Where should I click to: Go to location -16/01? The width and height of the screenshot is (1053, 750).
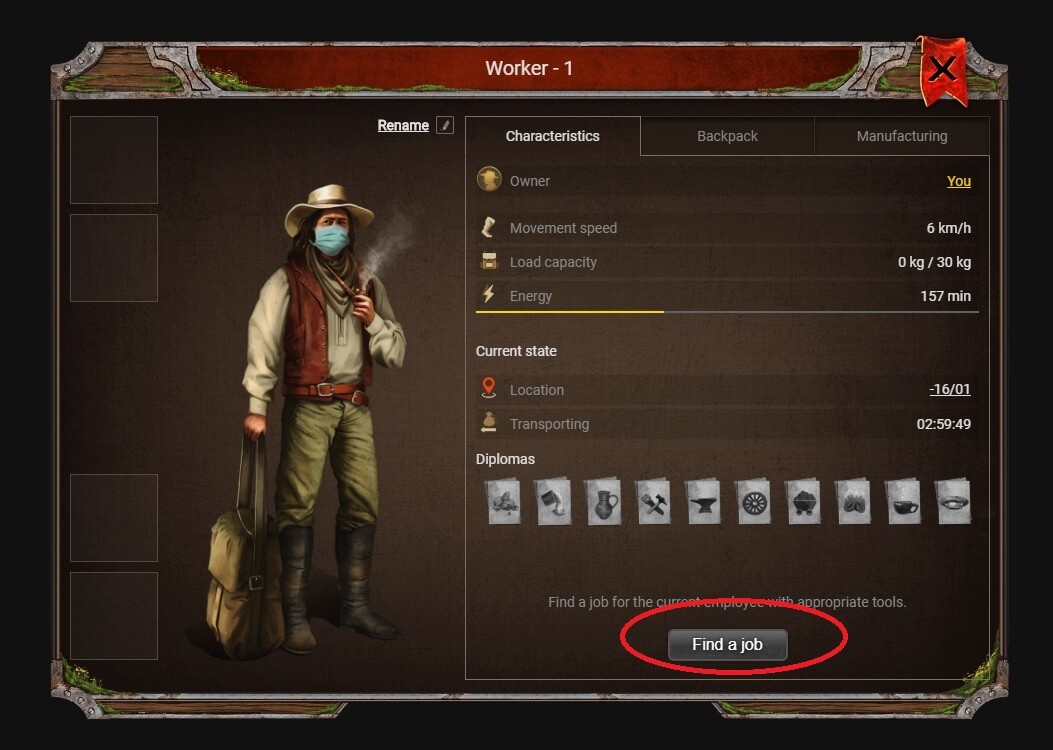pyautogui.click(x=949, y=390)
